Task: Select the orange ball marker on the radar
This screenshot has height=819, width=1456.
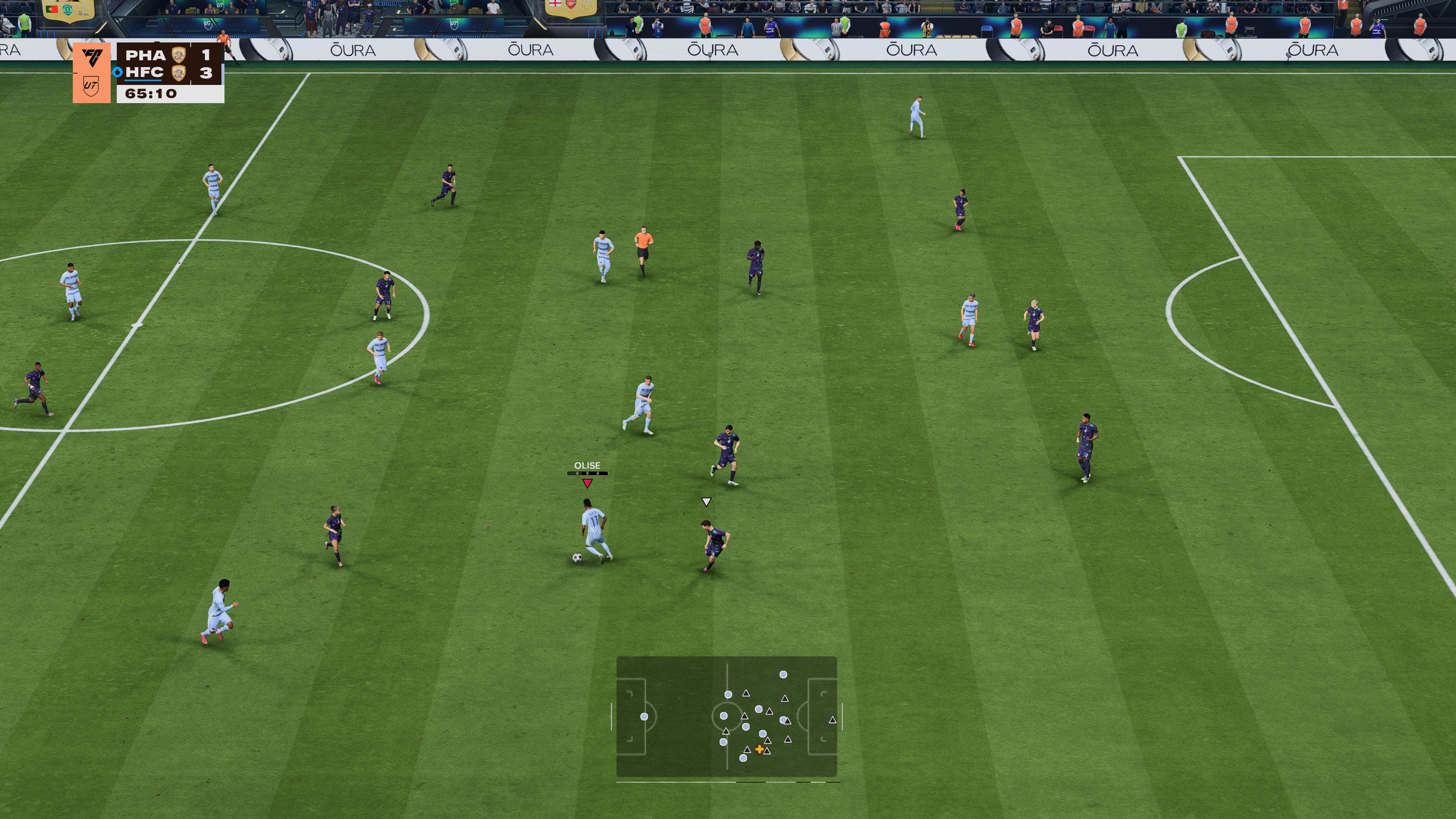Action: [x=759, y=749]
